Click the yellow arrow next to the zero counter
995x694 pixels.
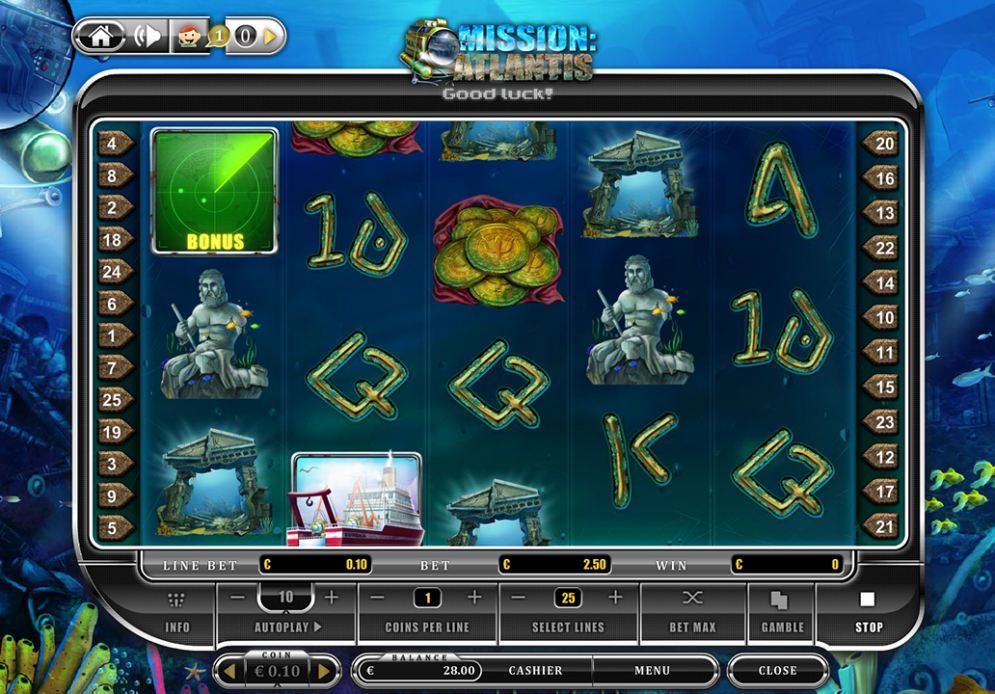(x=270, y=37)
